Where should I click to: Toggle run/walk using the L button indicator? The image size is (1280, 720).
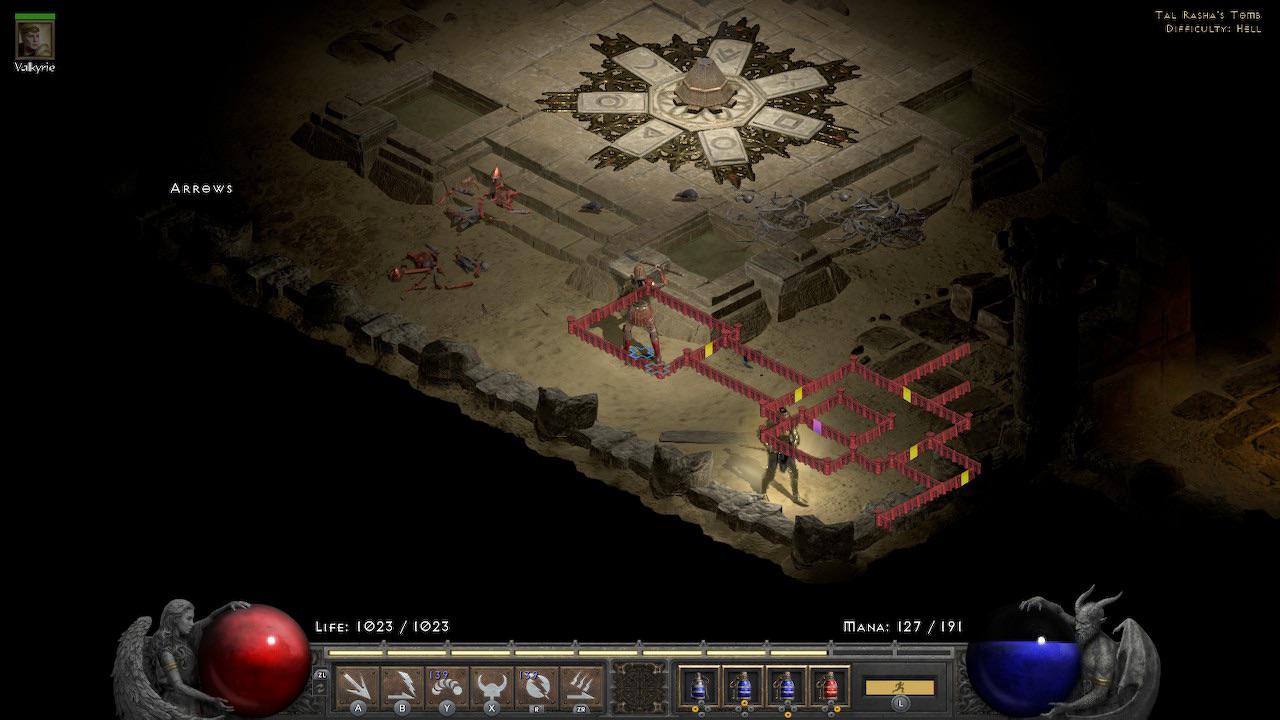tap(901, 704)
